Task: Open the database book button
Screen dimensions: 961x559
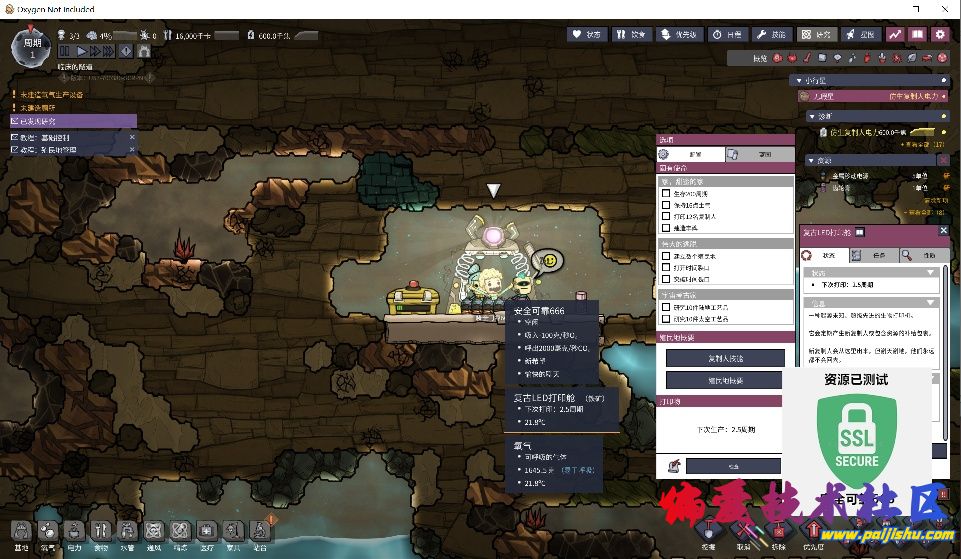Action: tap(917, 34)
